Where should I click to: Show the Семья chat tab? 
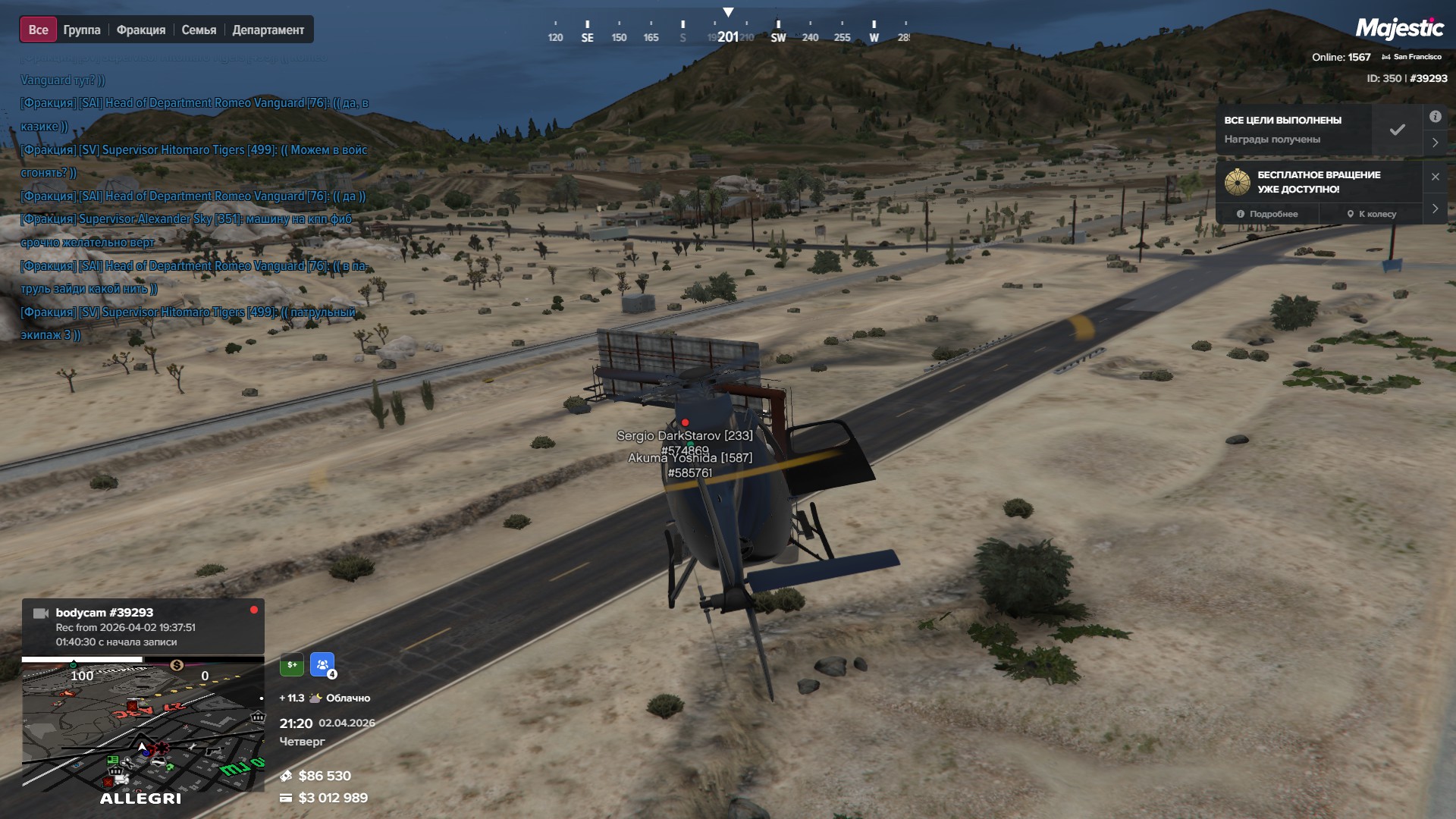tap(199, 30)
